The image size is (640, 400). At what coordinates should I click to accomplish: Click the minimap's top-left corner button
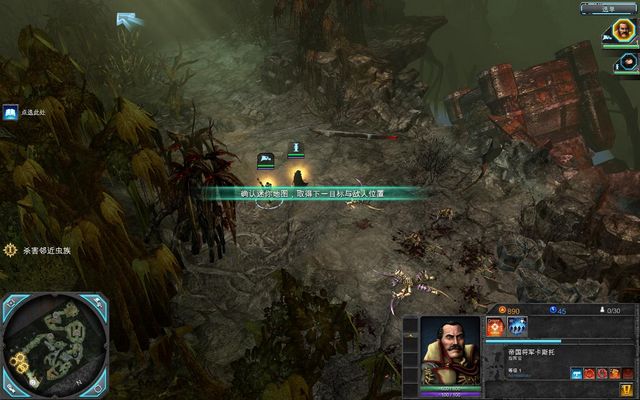10,301
